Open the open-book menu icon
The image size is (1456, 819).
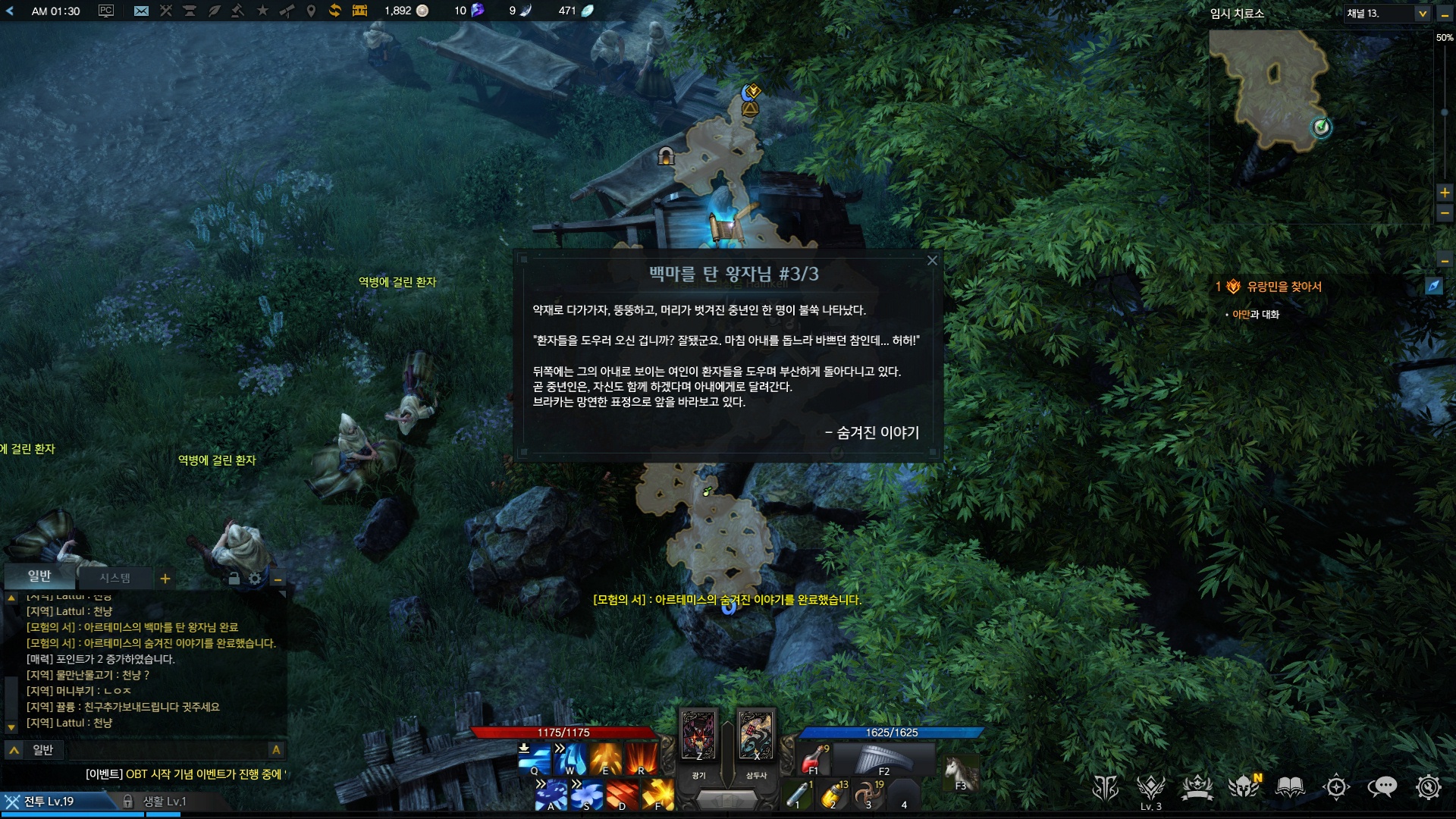pyautogui.click(x=1290, y=787)
